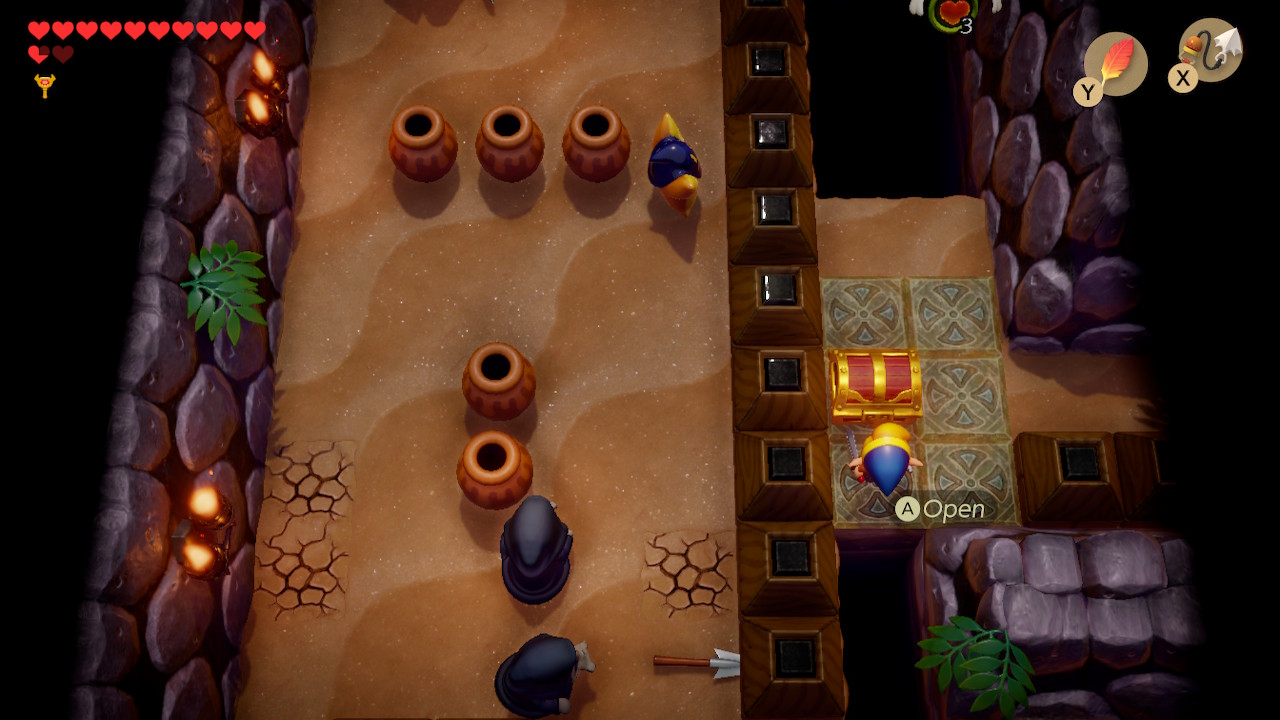
Task: Select the Roc's Feather item icon
Action: tap(1115, 63)
